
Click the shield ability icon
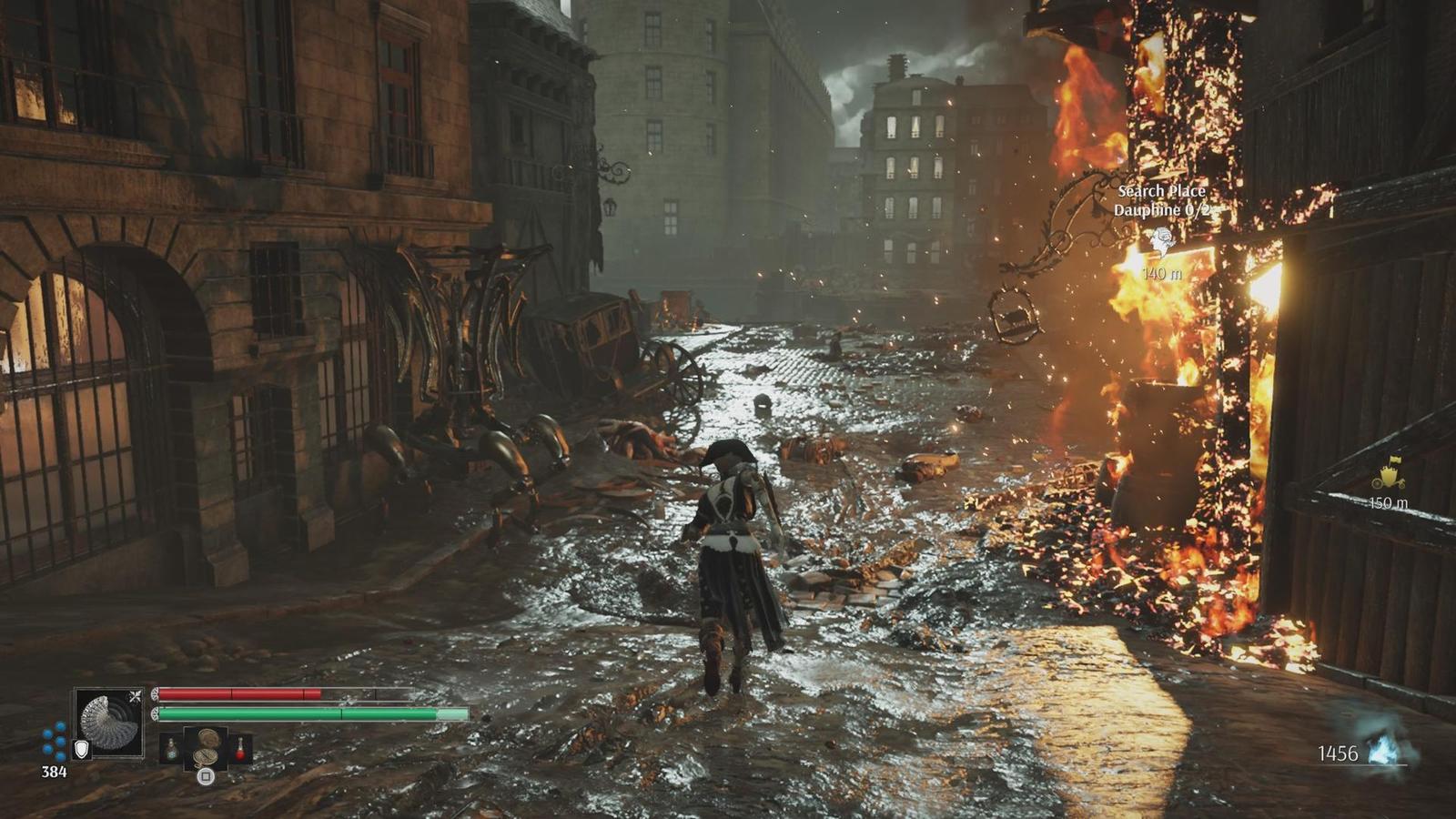point(82,749)
